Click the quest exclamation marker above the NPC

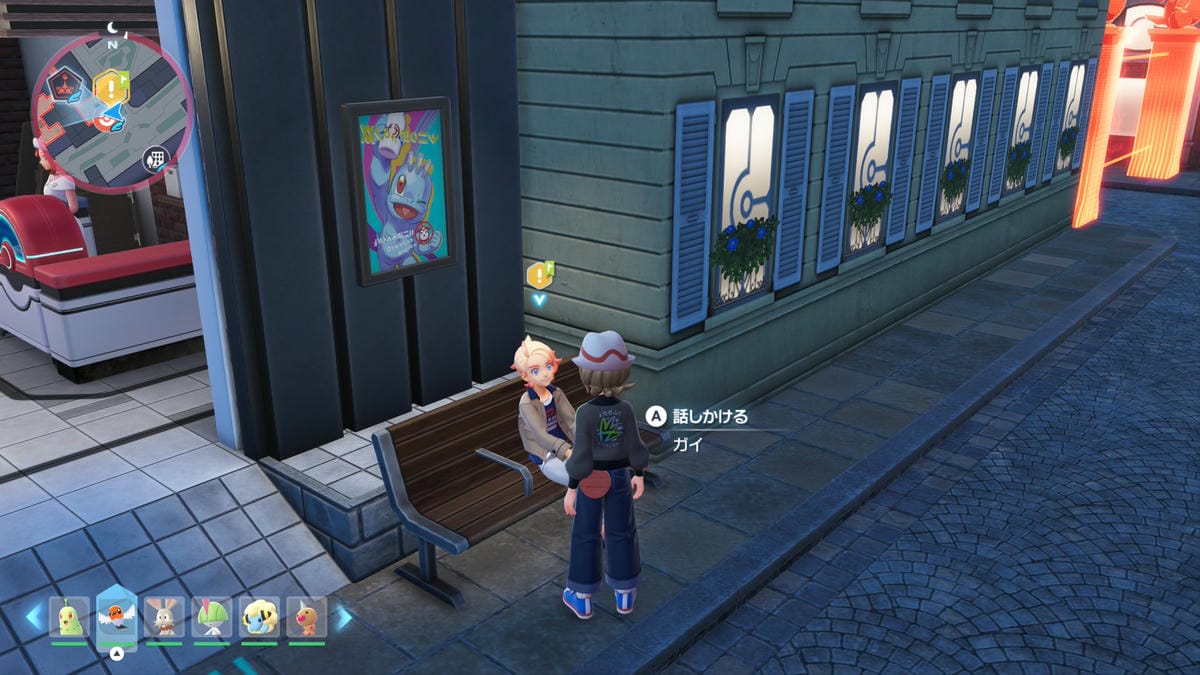tap(540, 275)
